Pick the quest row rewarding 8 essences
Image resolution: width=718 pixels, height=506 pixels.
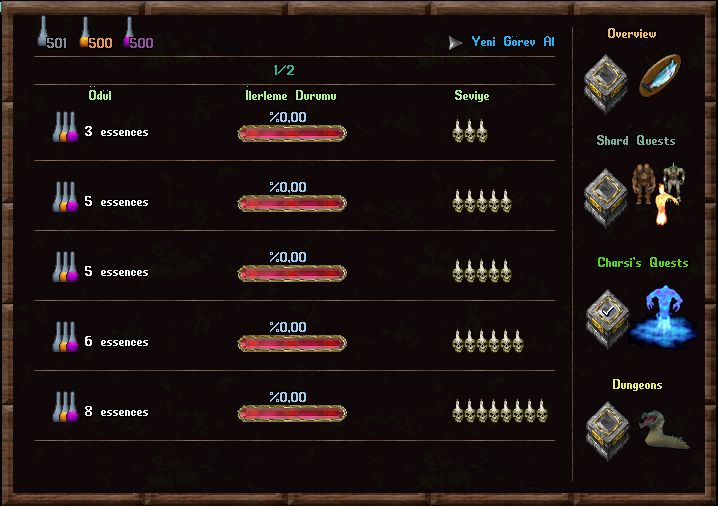tap(293, 412)
